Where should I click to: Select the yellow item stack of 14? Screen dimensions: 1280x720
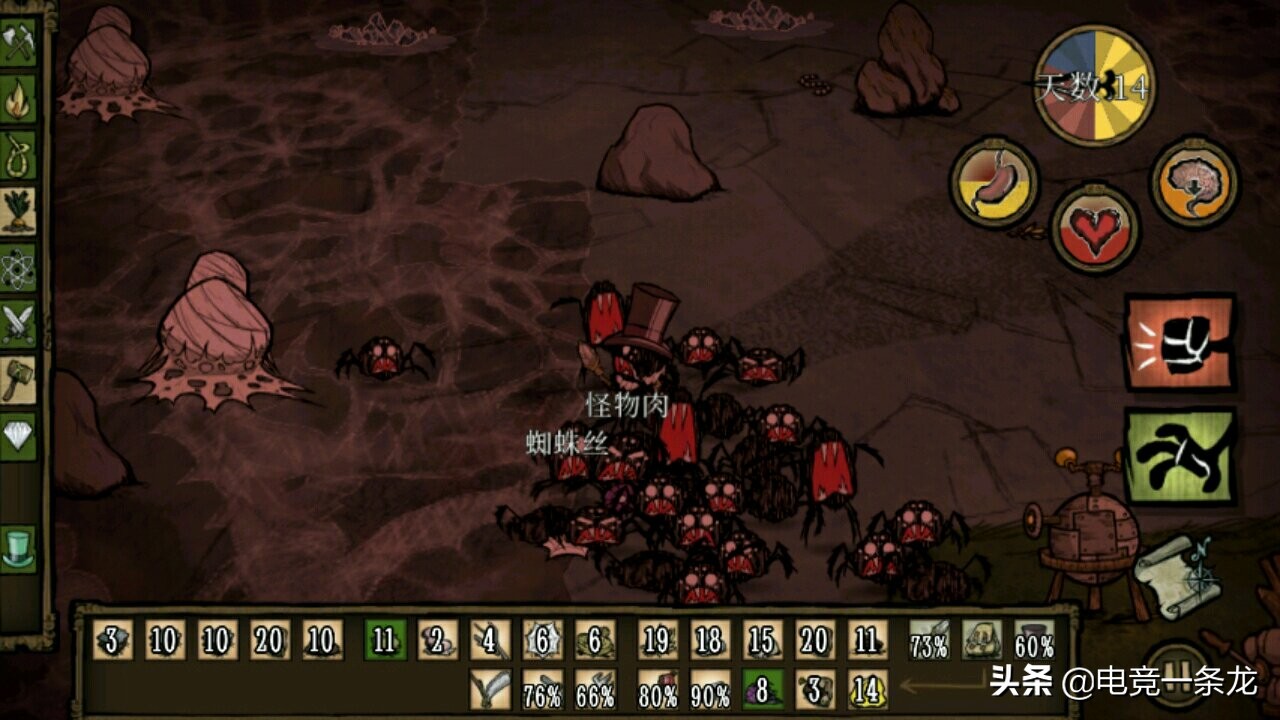tap(867, 690)
